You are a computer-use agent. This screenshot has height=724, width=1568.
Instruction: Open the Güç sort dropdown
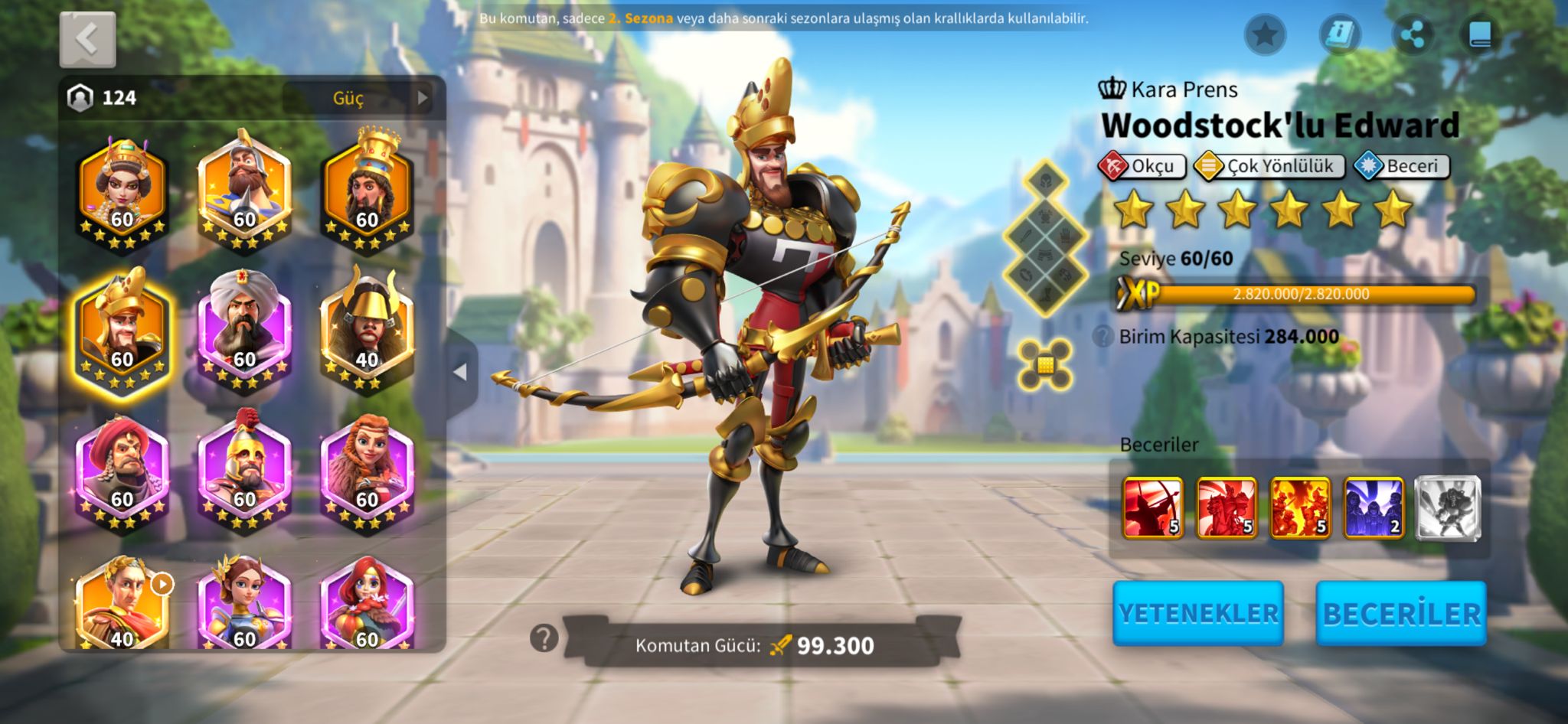(x=358, y=98)
